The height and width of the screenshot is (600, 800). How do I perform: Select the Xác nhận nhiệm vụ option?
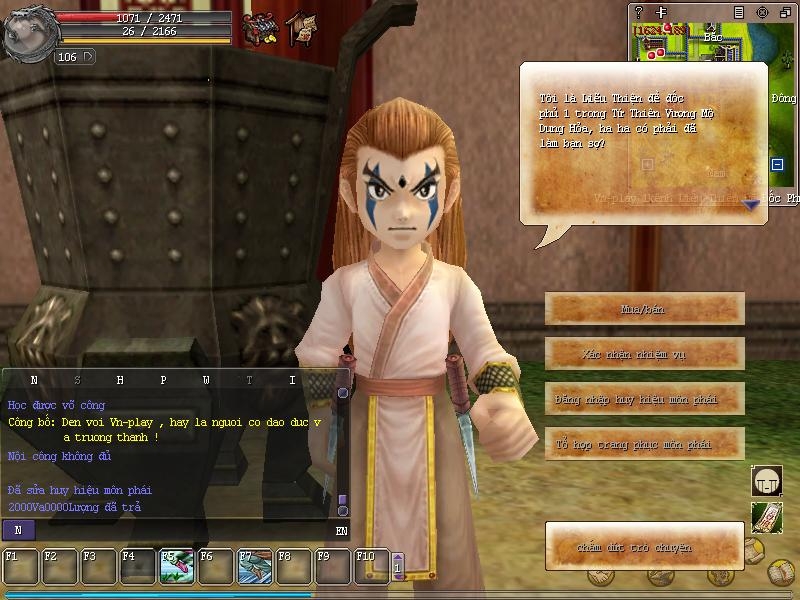click(x=645, y=354)
